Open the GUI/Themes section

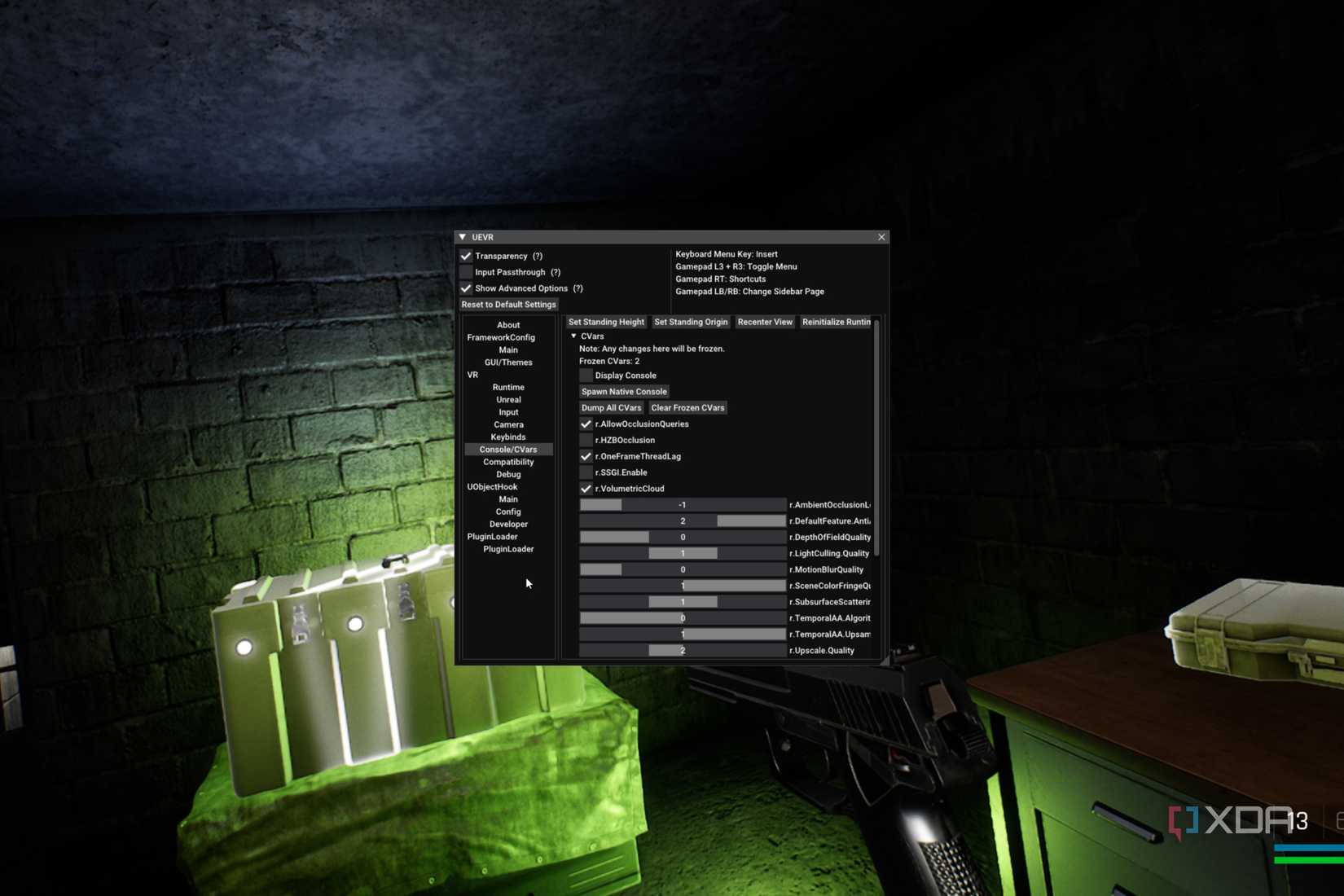tap(507, 362)
